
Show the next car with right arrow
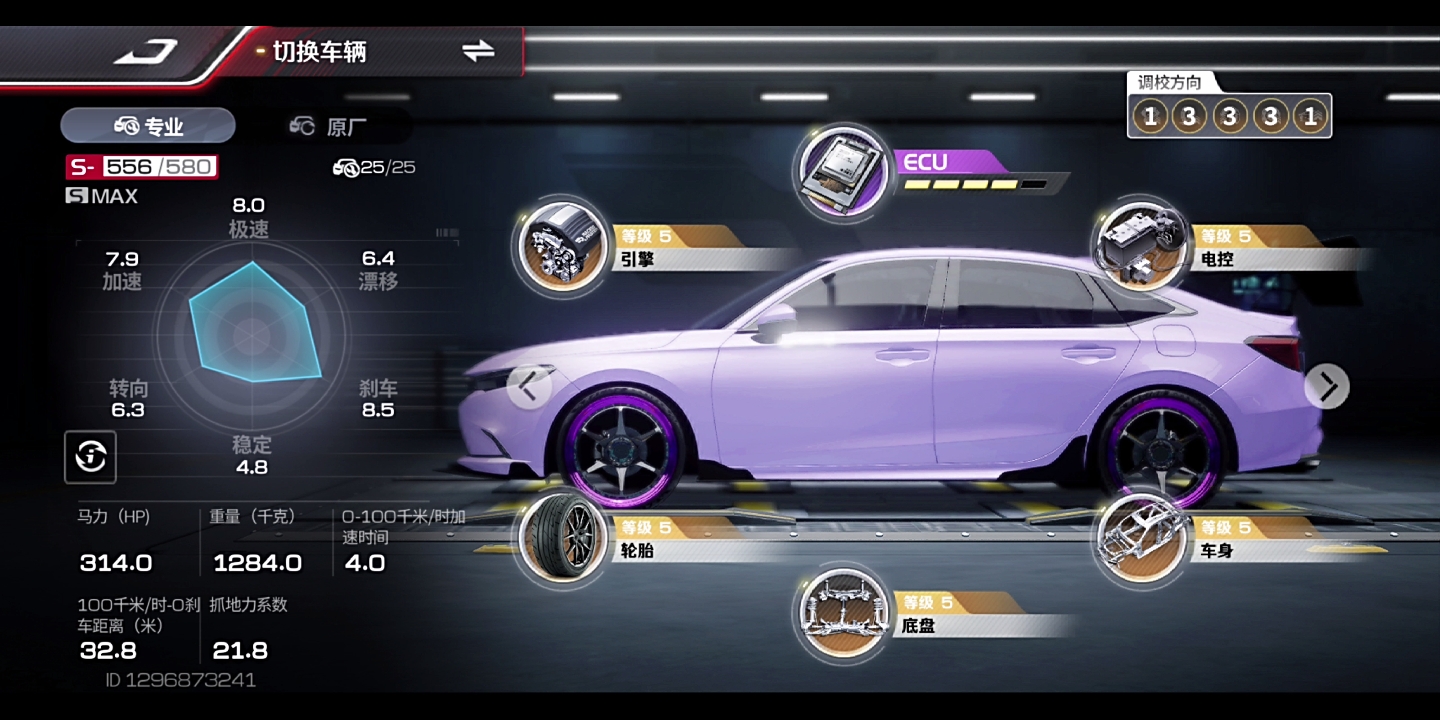[1327, 386]
